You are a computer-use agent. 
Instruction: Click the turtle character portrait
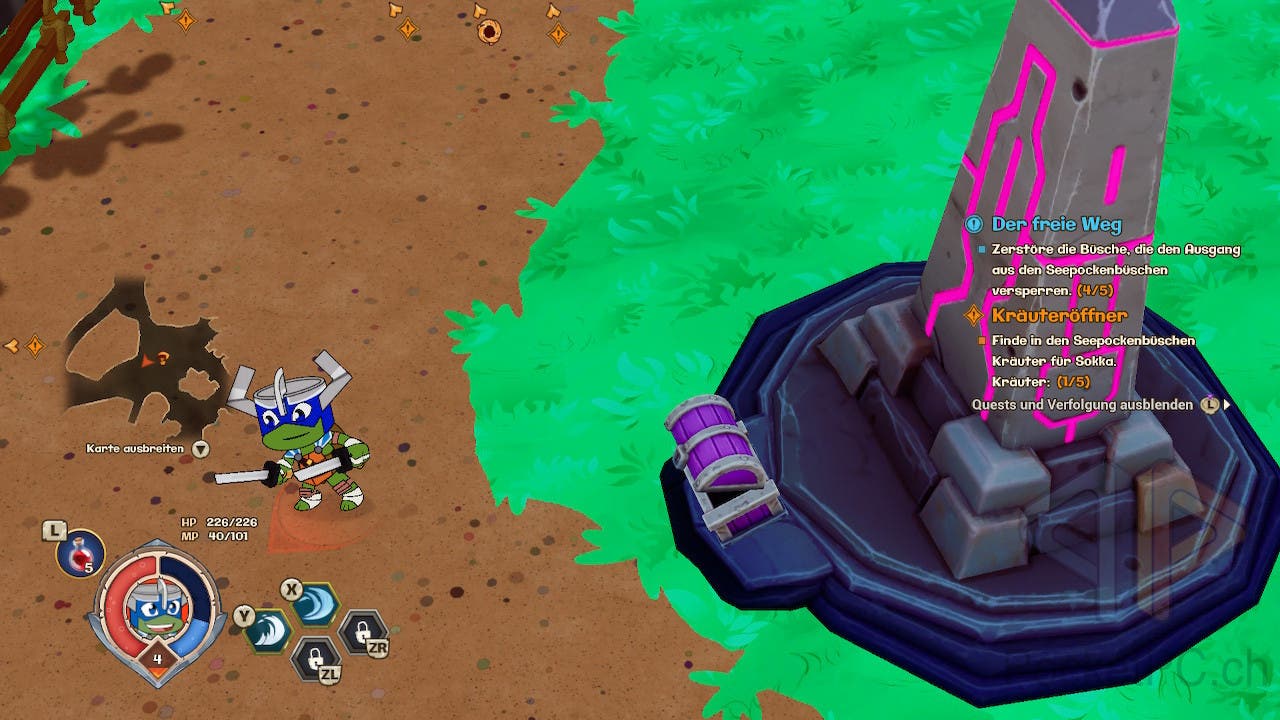[155, 610]
